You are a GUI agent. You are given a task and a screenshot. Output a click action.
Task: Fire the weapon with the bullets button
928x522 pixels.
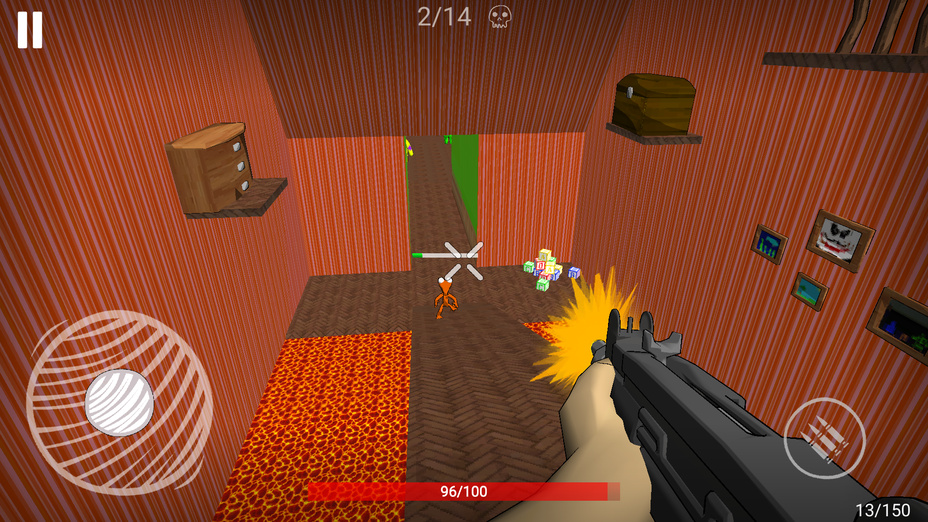pos(824,438)
